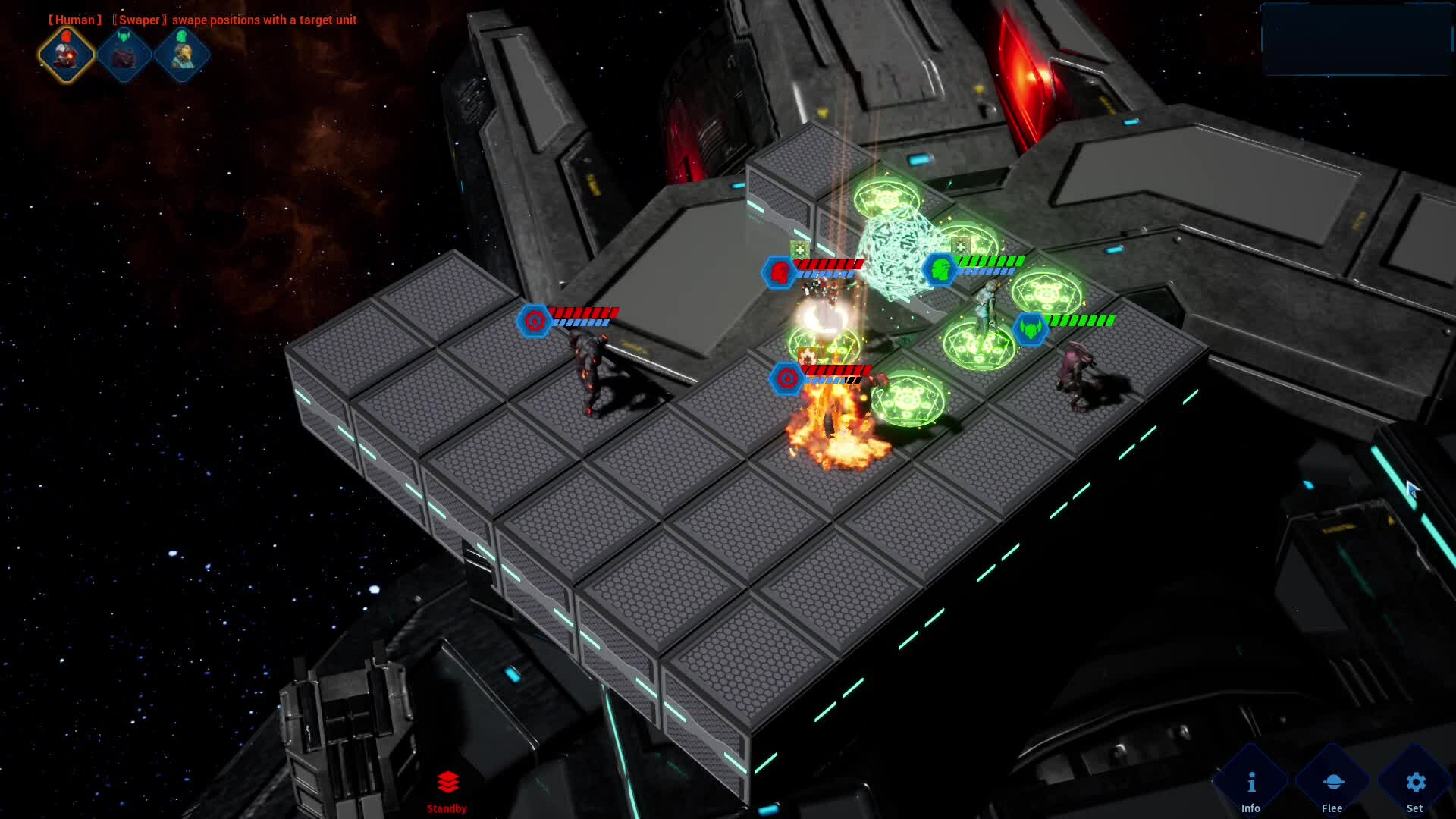
Task: Select the dark purple beast portrait
Action: (124, 55)
